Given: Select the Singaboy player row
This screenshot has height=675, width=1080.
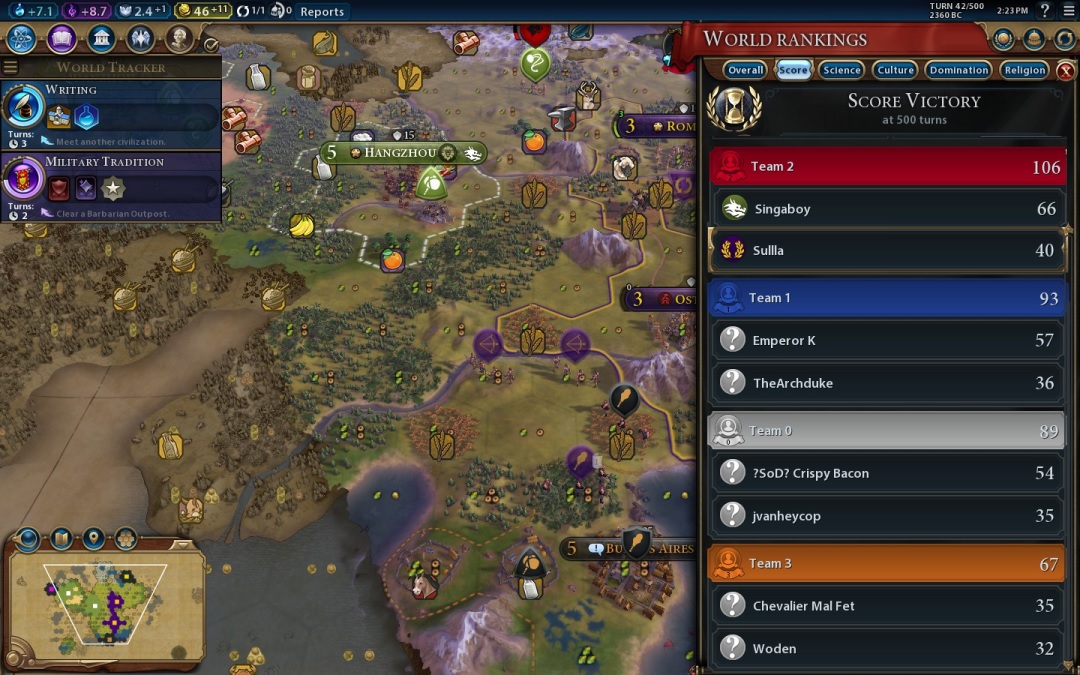Looking at the screenshot, I should 887,209.
